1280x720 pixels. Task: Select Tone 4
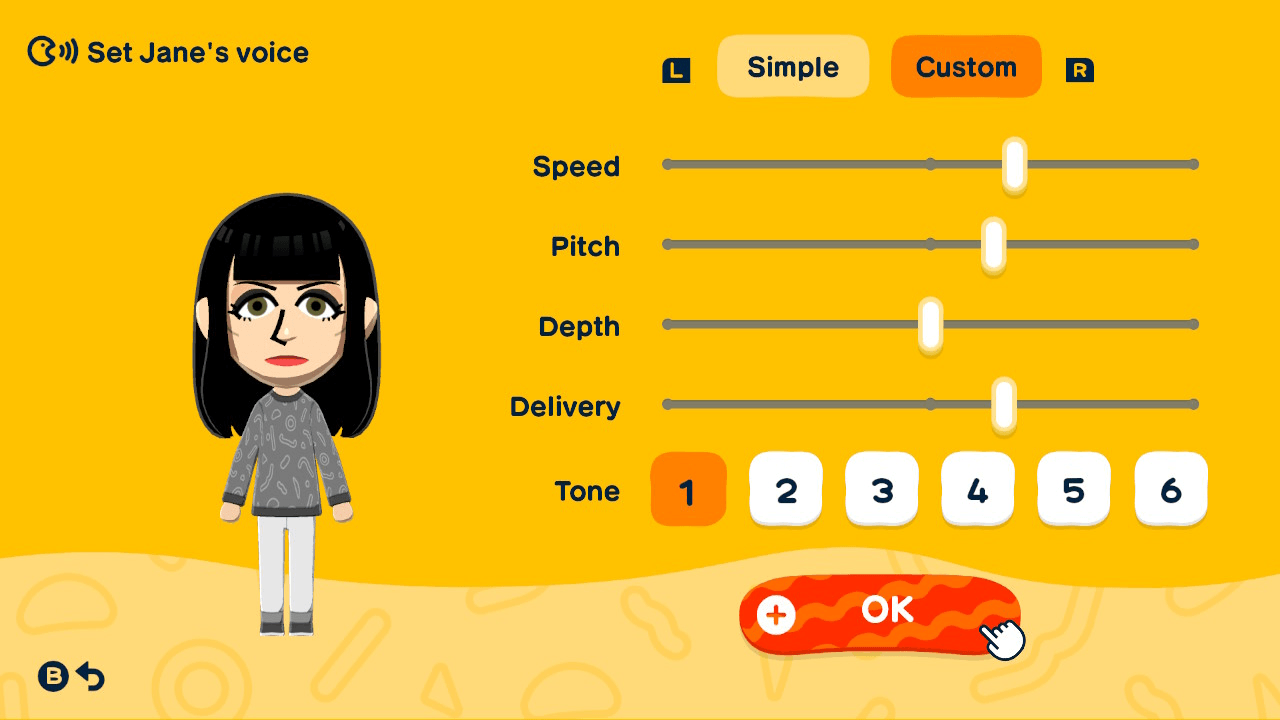(x=977, y=489)
